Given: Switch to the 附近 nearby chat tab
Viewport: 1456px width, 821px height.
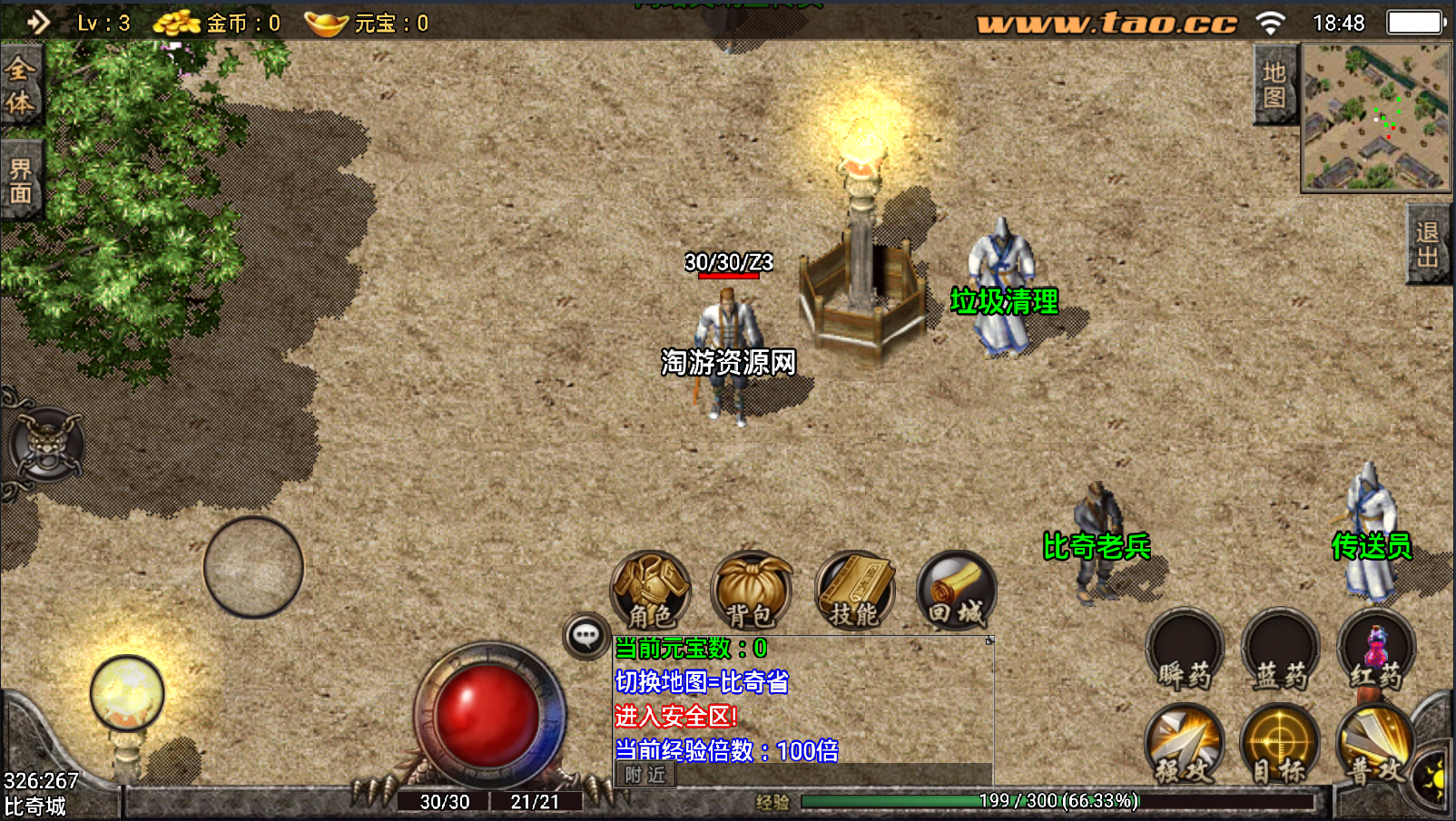Looking at the screenshot, I should click(x=645, y=775).
